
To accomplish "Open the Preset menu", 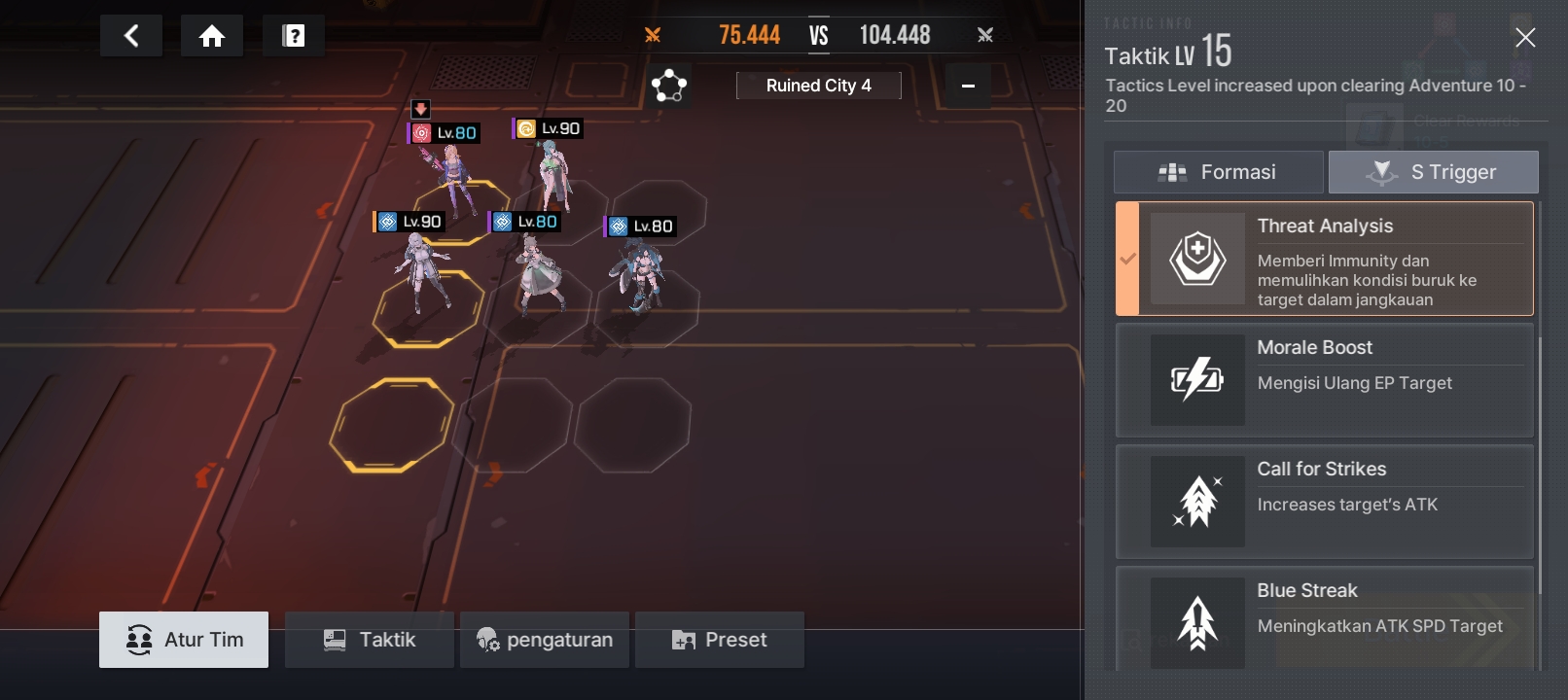I will pyautogui.click(x=719, y=640).
